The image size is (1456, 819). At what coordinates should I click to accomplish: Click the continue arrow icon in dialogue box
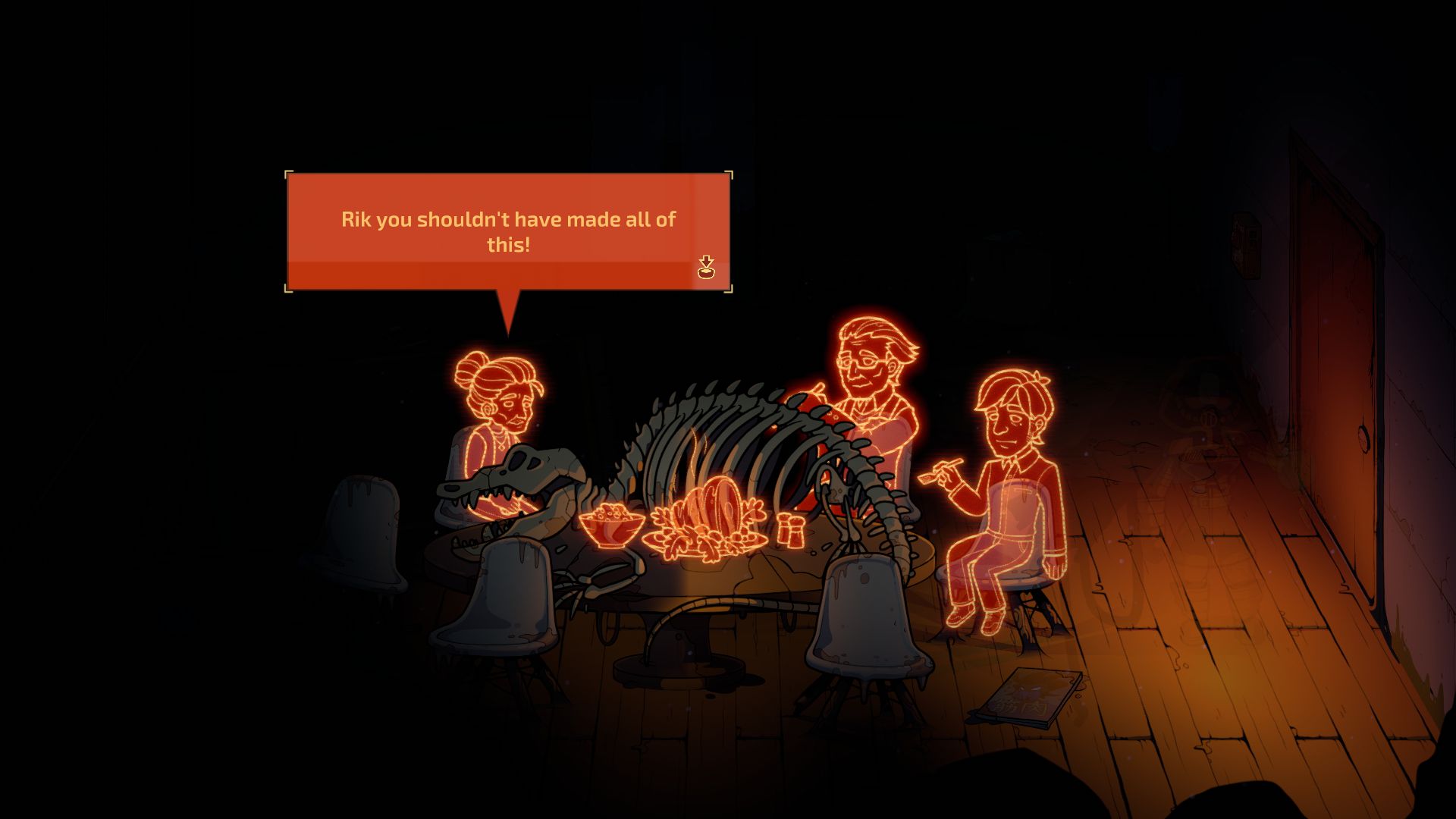[x=706, y=268]
